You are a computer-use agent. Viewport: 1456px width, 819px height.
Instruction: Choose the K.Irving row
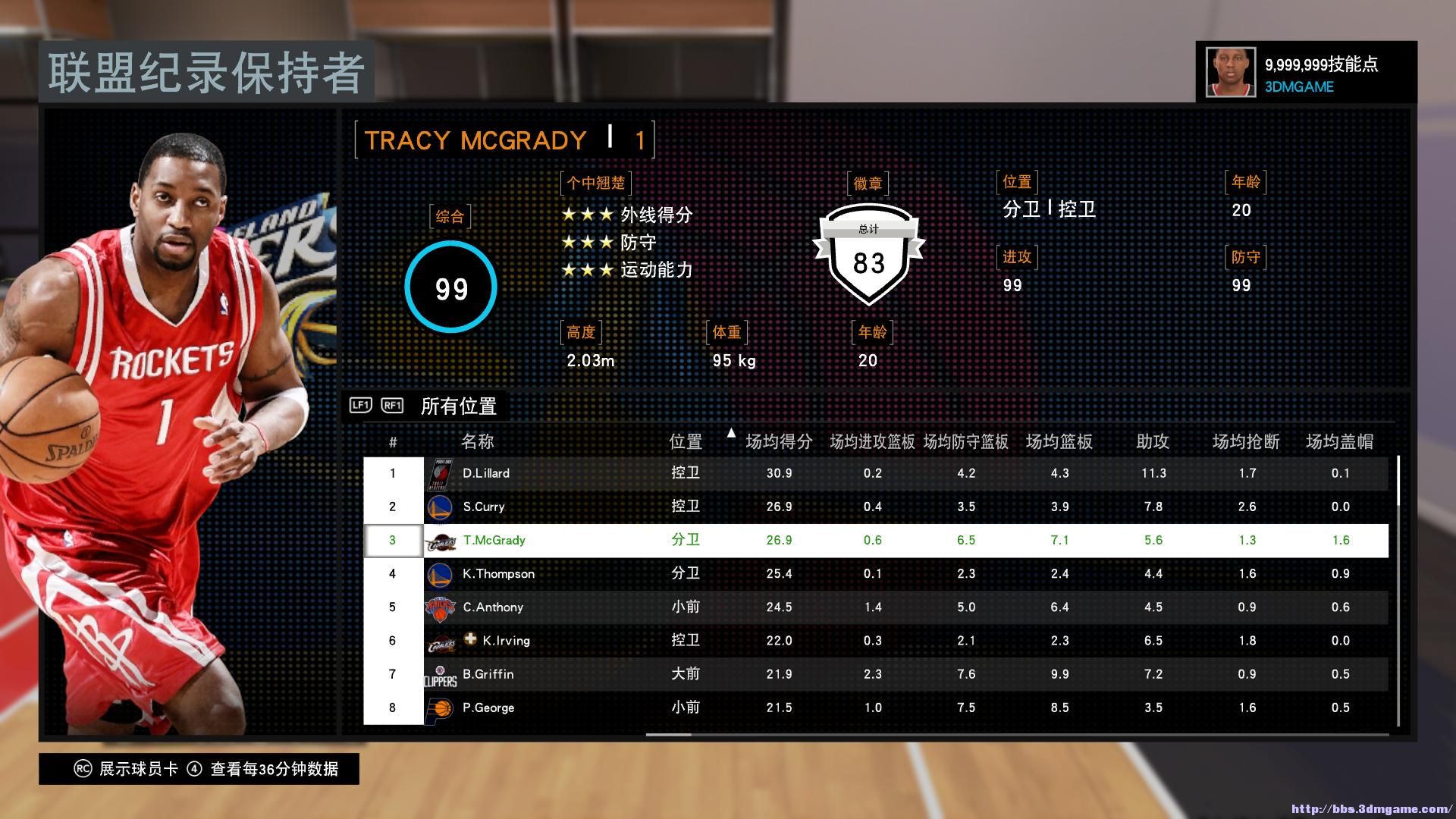point(506,640)
